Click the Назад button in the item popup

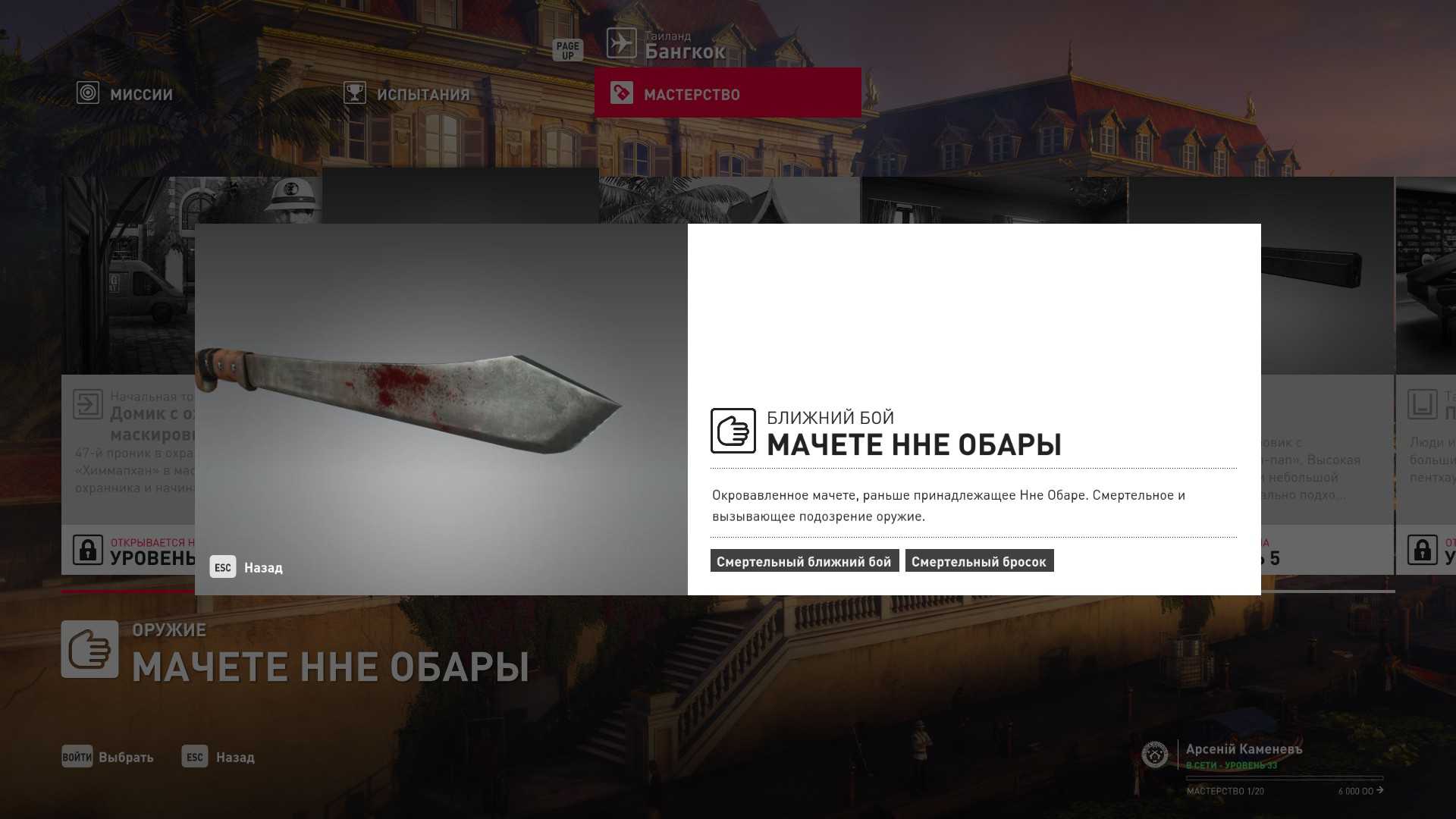coord(246,567)
